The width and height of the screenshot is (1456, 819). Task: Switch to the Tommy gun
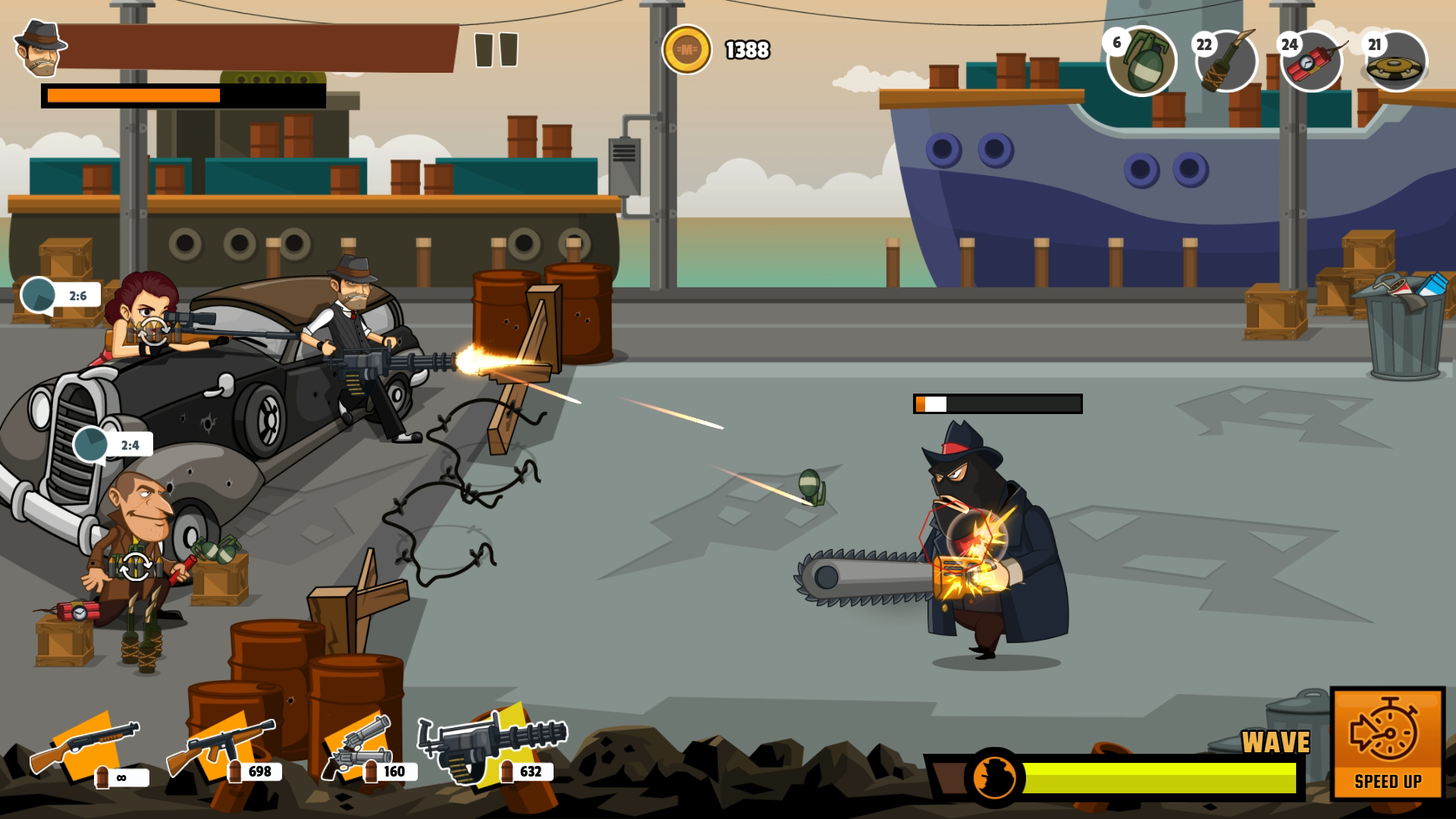point(220,748)
